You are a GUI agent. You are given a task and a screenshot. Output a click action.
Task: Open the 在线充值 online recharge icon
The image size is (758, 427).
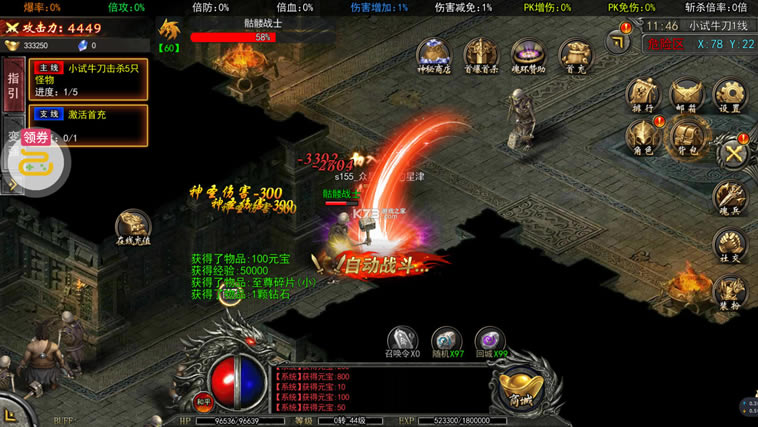133,226
